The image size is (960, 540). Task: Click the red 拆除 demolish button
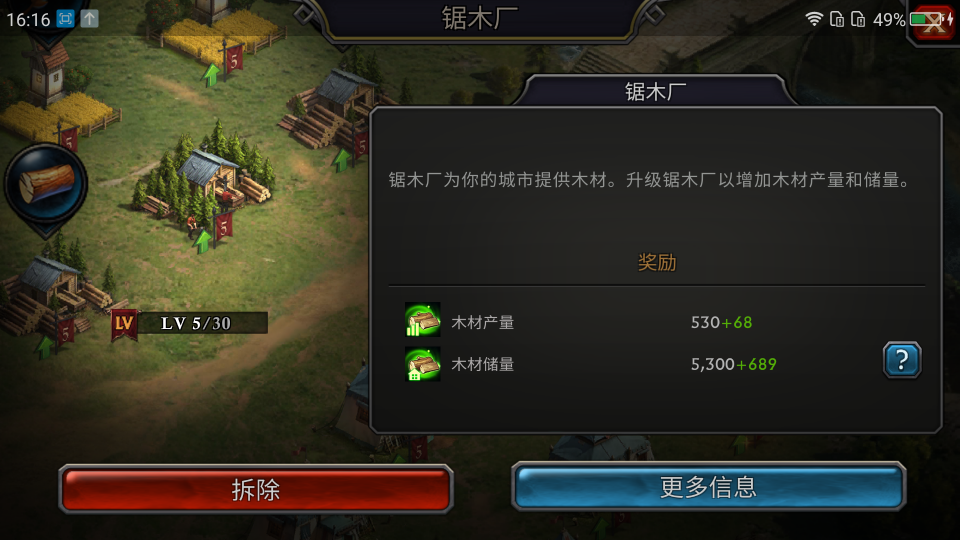coord(256,489)
